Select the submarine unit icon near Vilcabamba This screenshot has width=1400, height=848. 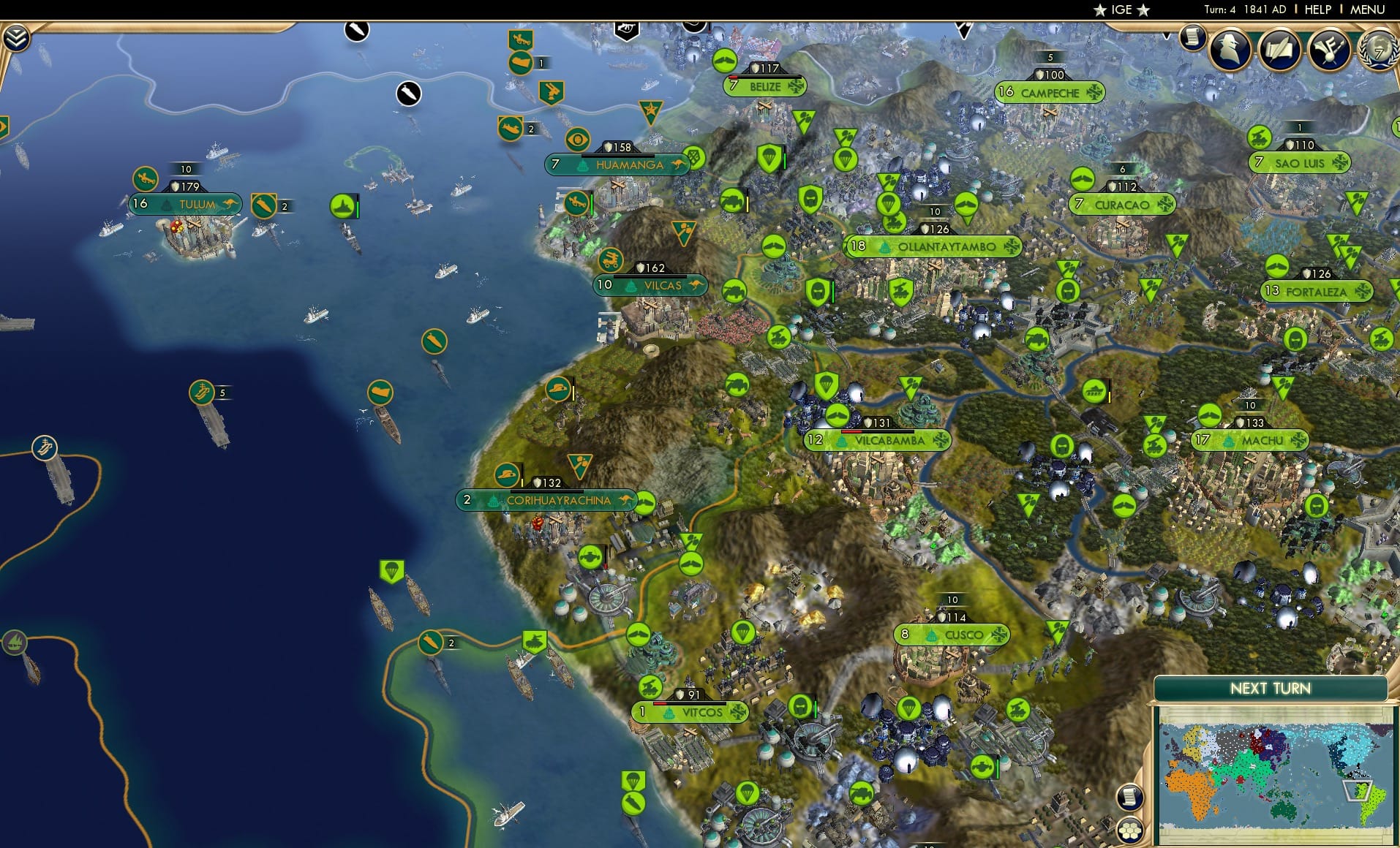click(x=838, y=415)
